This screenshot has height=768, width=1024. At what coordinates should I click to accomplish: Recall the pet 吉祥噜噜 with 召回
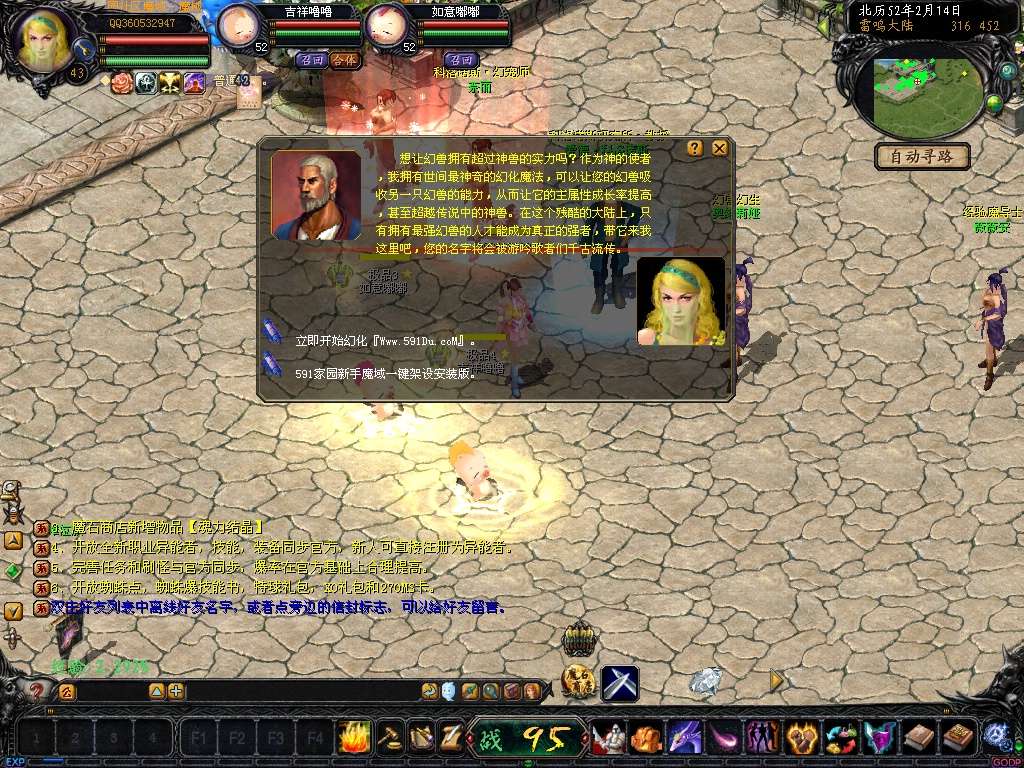[x=311, y=60]
